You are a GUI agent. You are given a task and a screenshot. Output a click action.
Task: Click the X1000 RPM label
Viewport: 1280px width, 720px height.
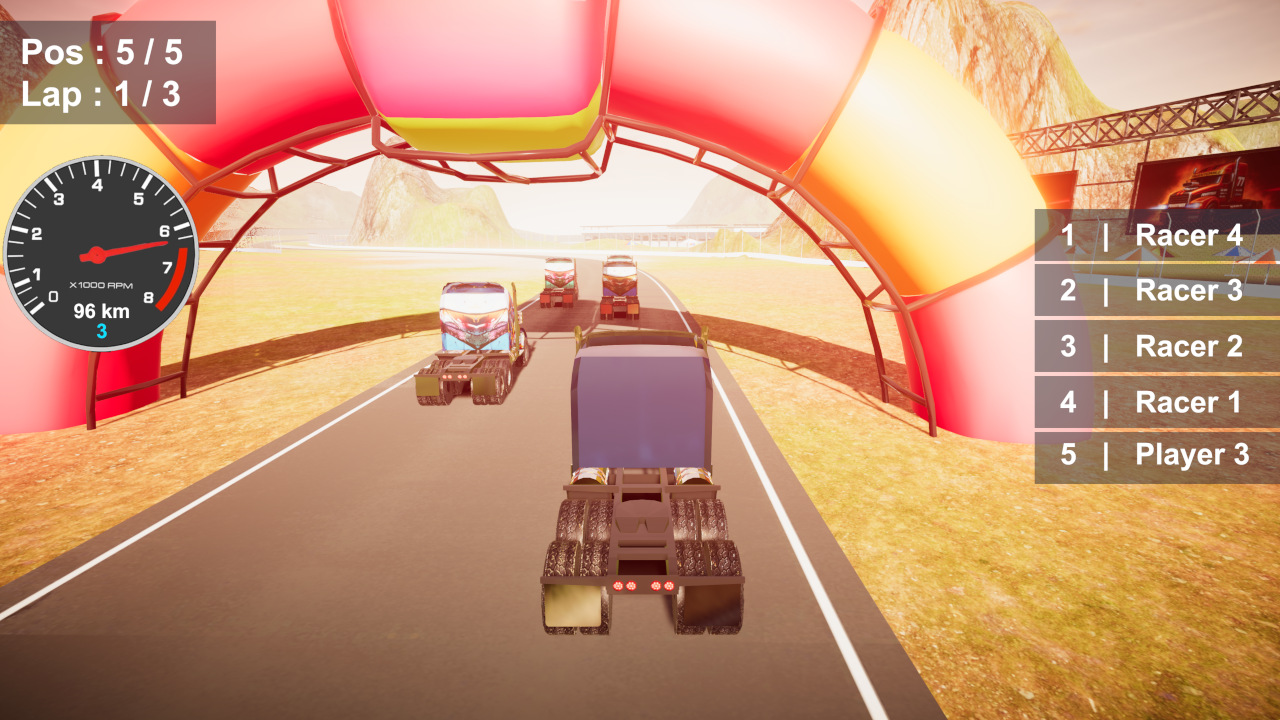(101, 286)
